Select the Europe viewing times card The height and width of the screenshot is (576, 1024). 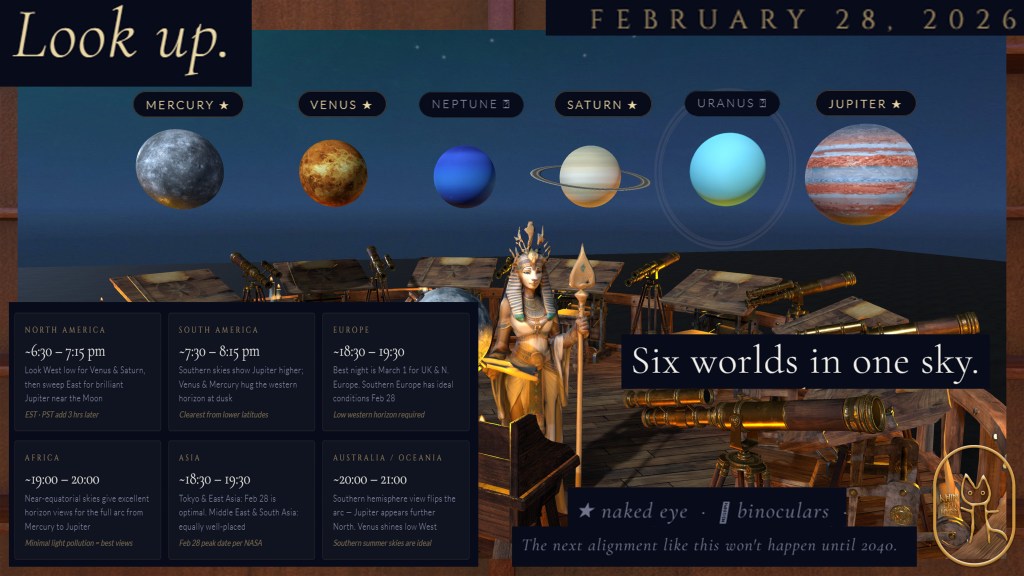[x=395, y=372]
